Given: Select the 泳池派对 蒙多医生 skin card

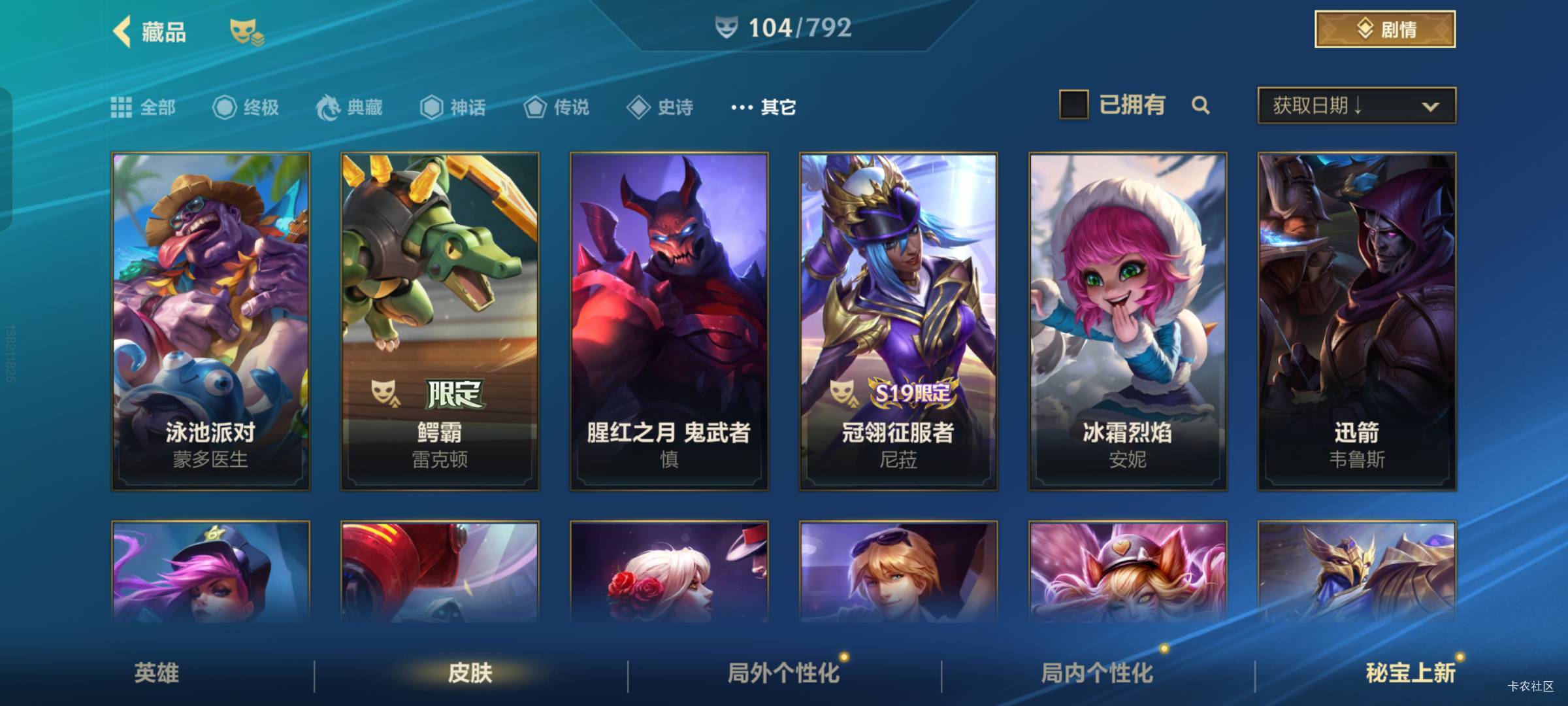Looking at the screenshot, I should pos(210,321).
